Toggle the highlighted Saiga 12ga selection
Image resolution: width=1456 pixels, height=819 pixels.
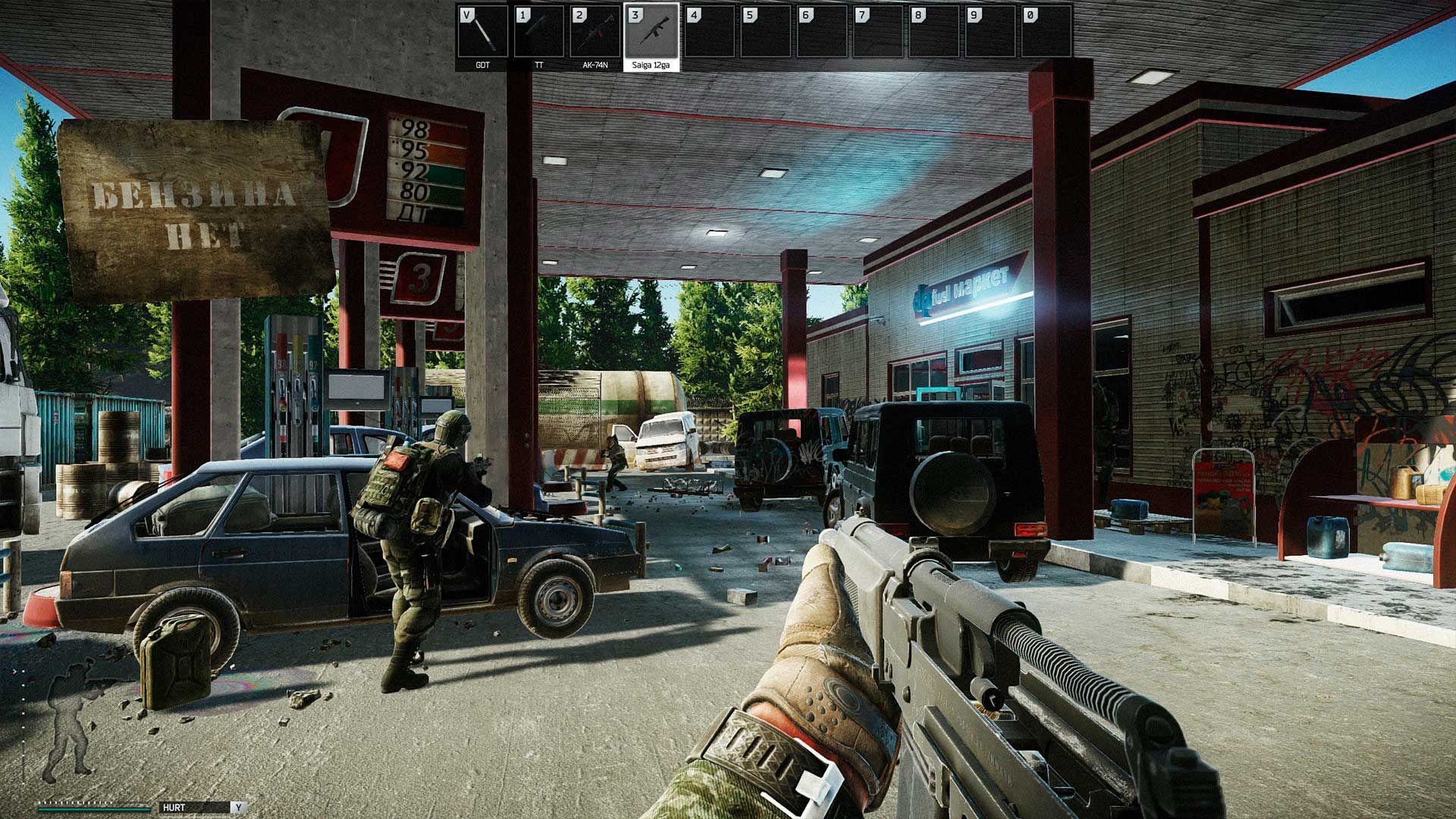[652, 33]
